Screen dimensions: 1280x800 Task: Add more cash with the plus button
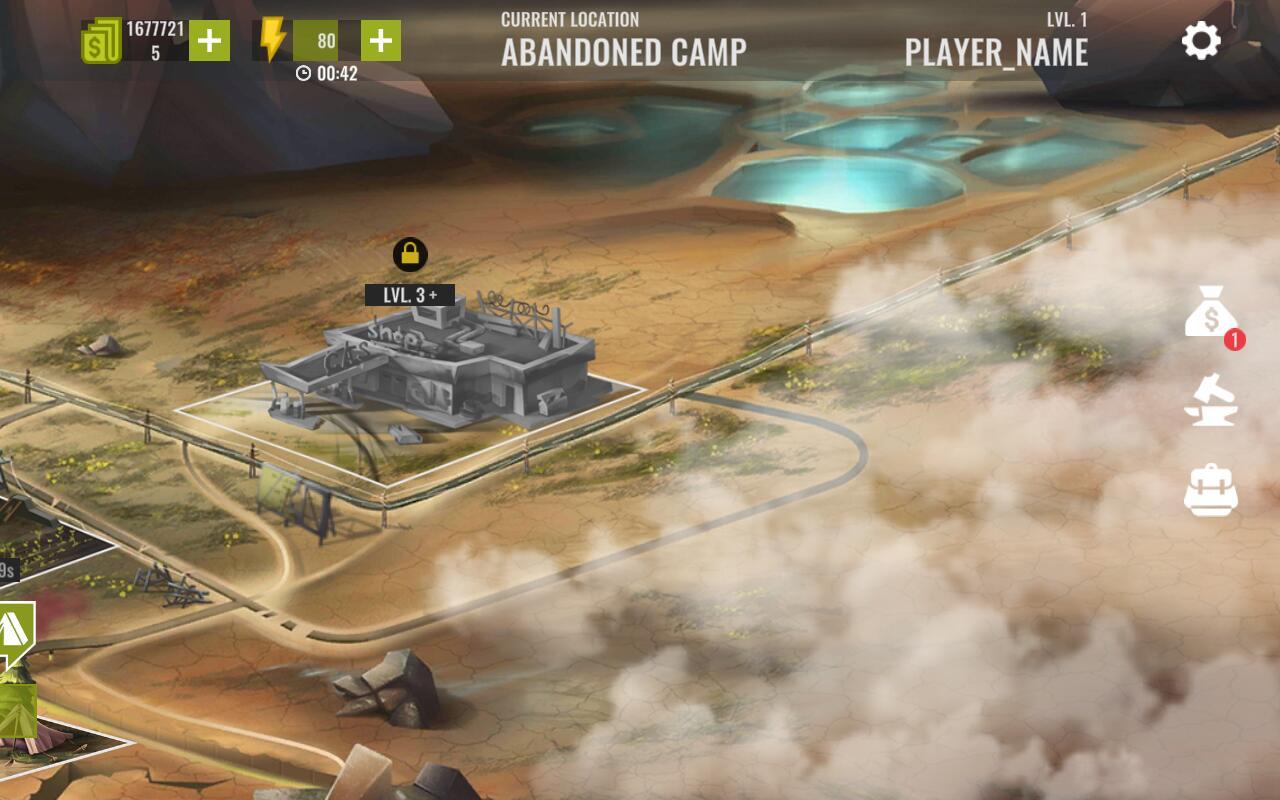[209, 41]
